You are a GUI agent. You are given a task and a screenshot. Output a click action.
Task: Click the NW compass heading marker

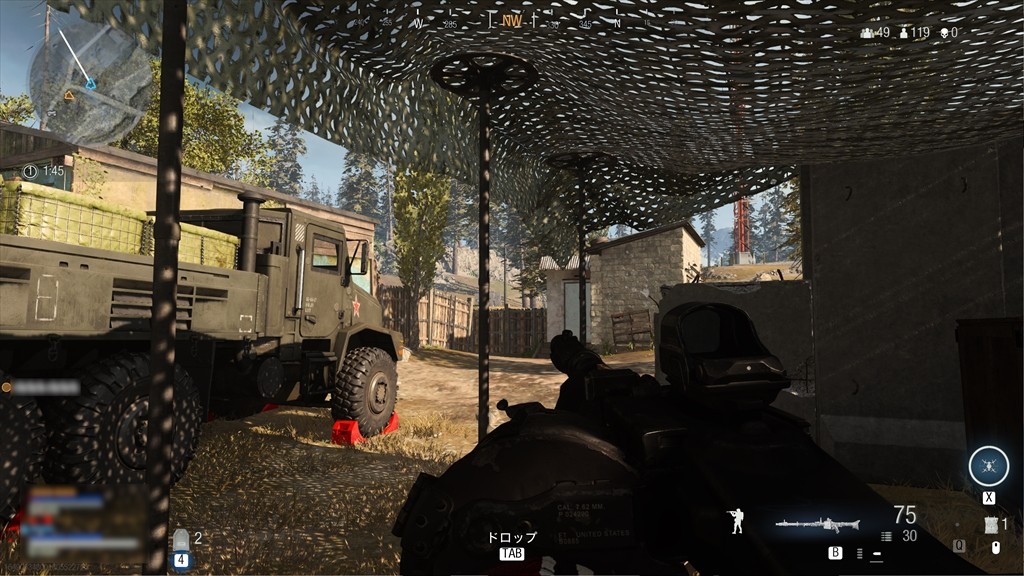pyautogui.click(x=512, y=20)
